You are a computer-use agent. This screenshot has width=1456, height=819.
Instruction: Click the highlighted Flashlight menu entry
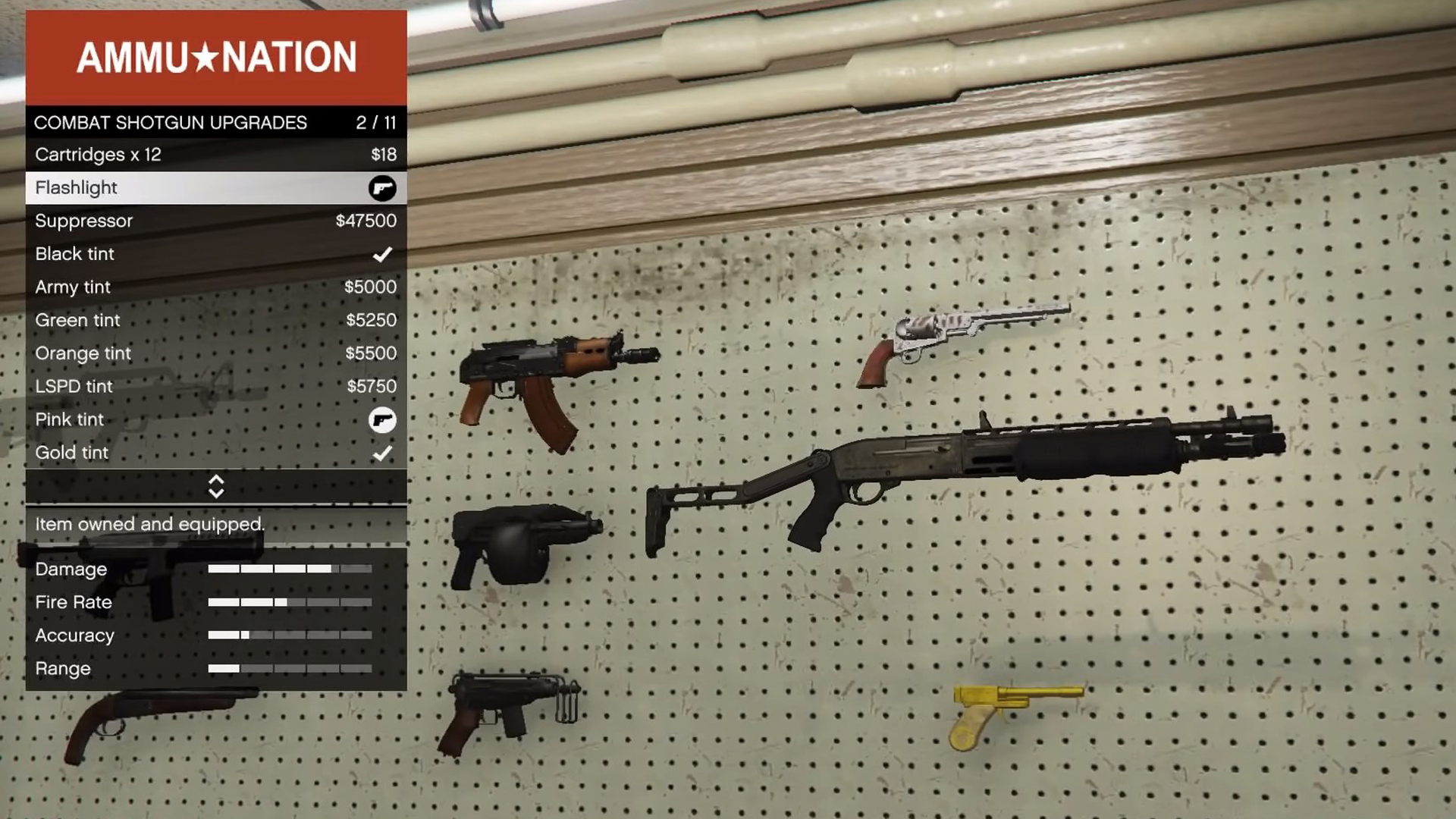pyautogui.click(x=216, y=187)
